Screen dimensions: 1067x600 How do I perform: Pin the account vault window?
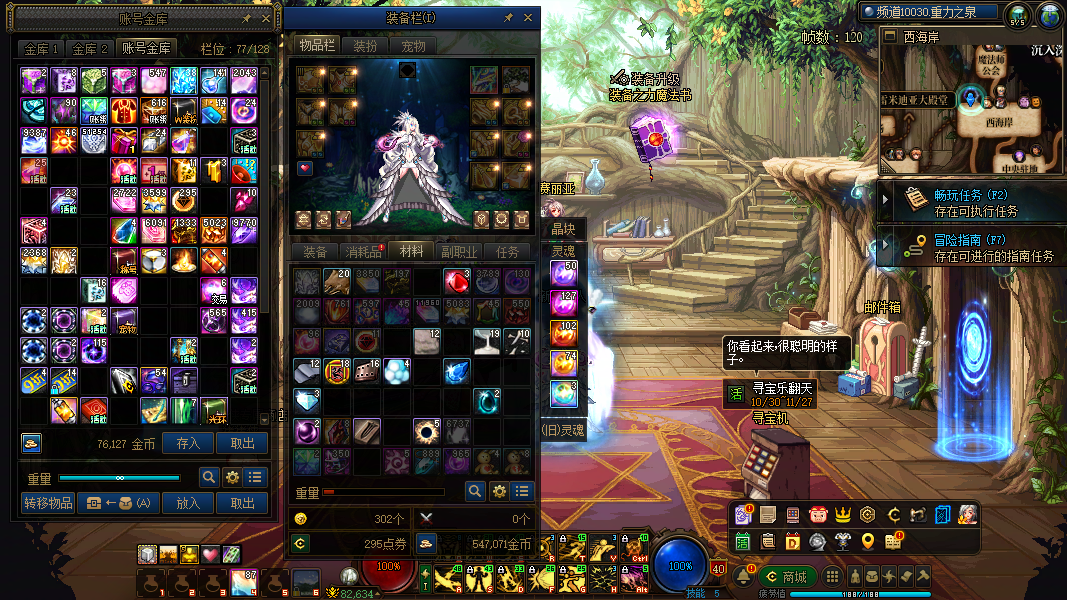[246, 18]
